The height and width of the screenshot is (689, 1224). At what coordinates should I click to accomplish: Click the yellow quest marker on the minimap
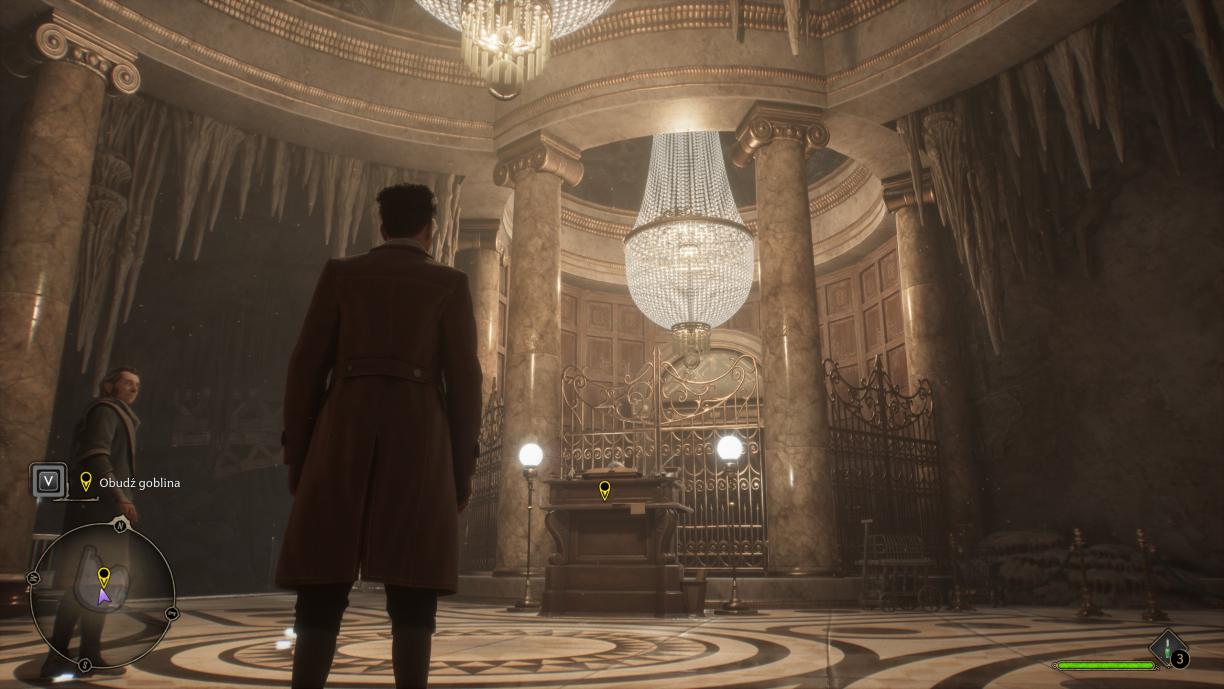[x=103, y=576]
